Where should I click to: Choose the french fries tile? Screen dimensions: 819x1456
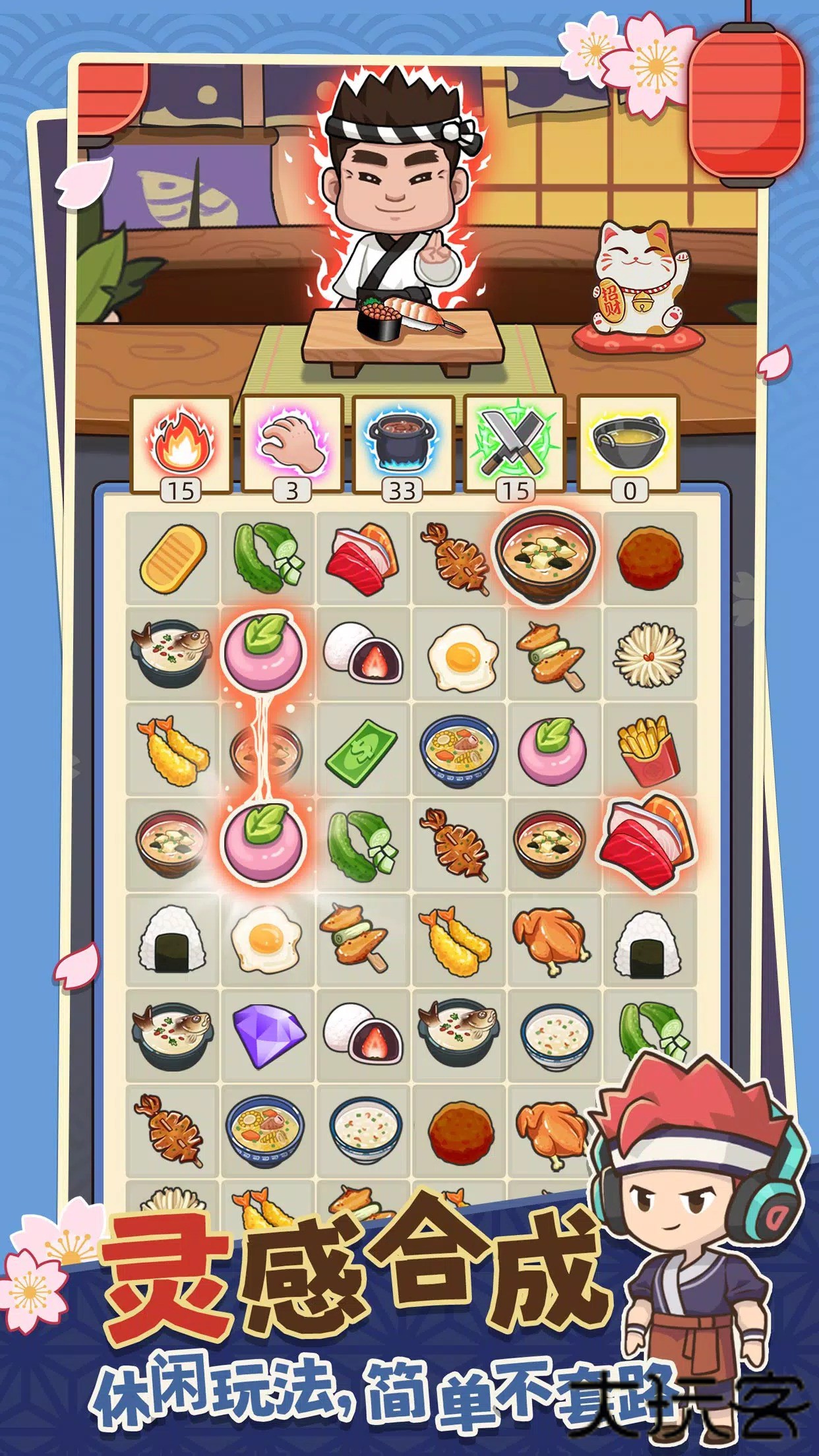(649, 750)
